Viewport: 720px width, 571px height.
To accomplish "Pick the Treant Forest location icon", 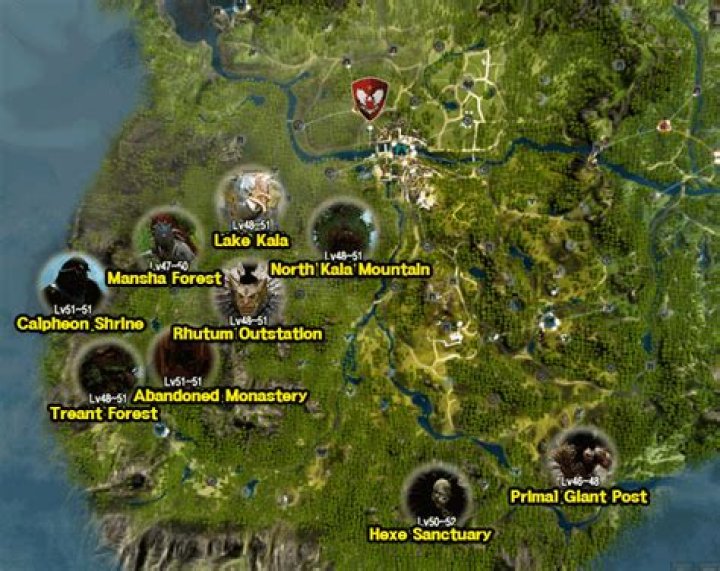I will coord(108,370).
